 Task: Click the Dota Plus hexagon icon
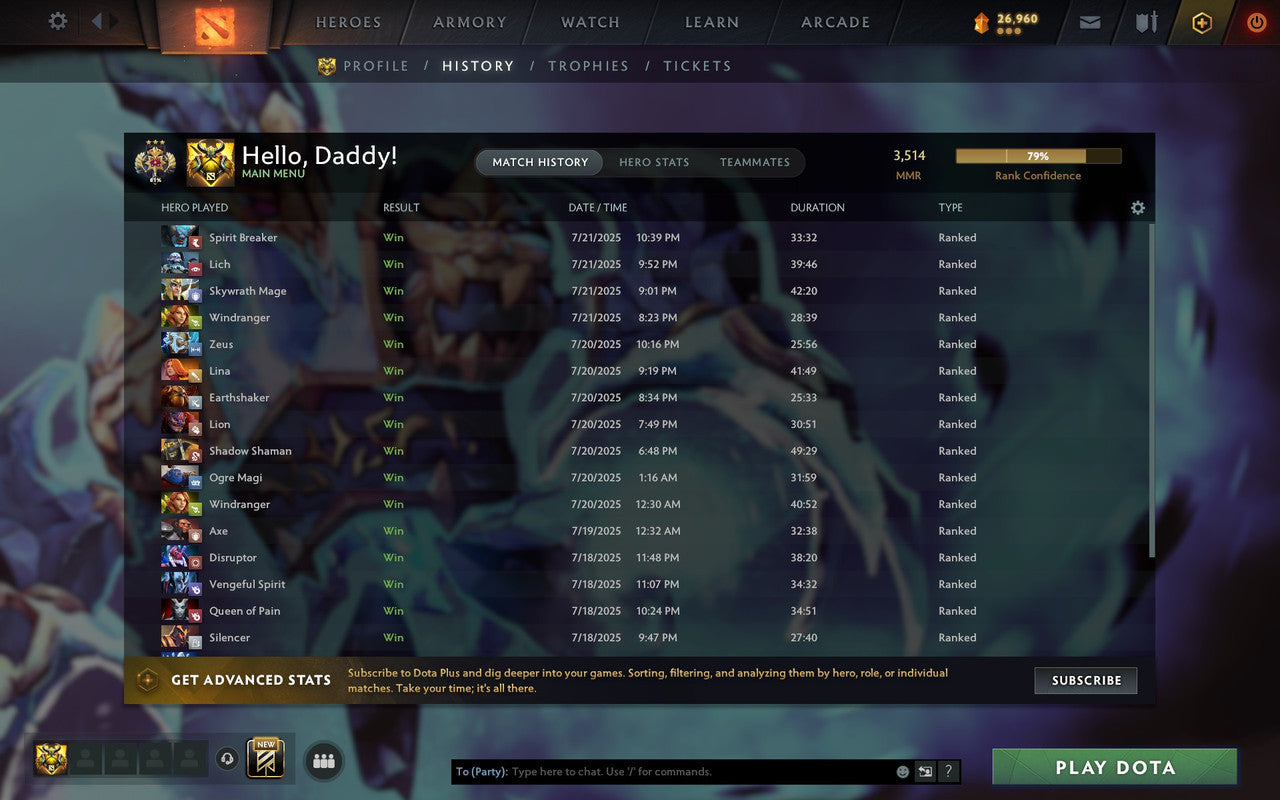(1201, 22)
